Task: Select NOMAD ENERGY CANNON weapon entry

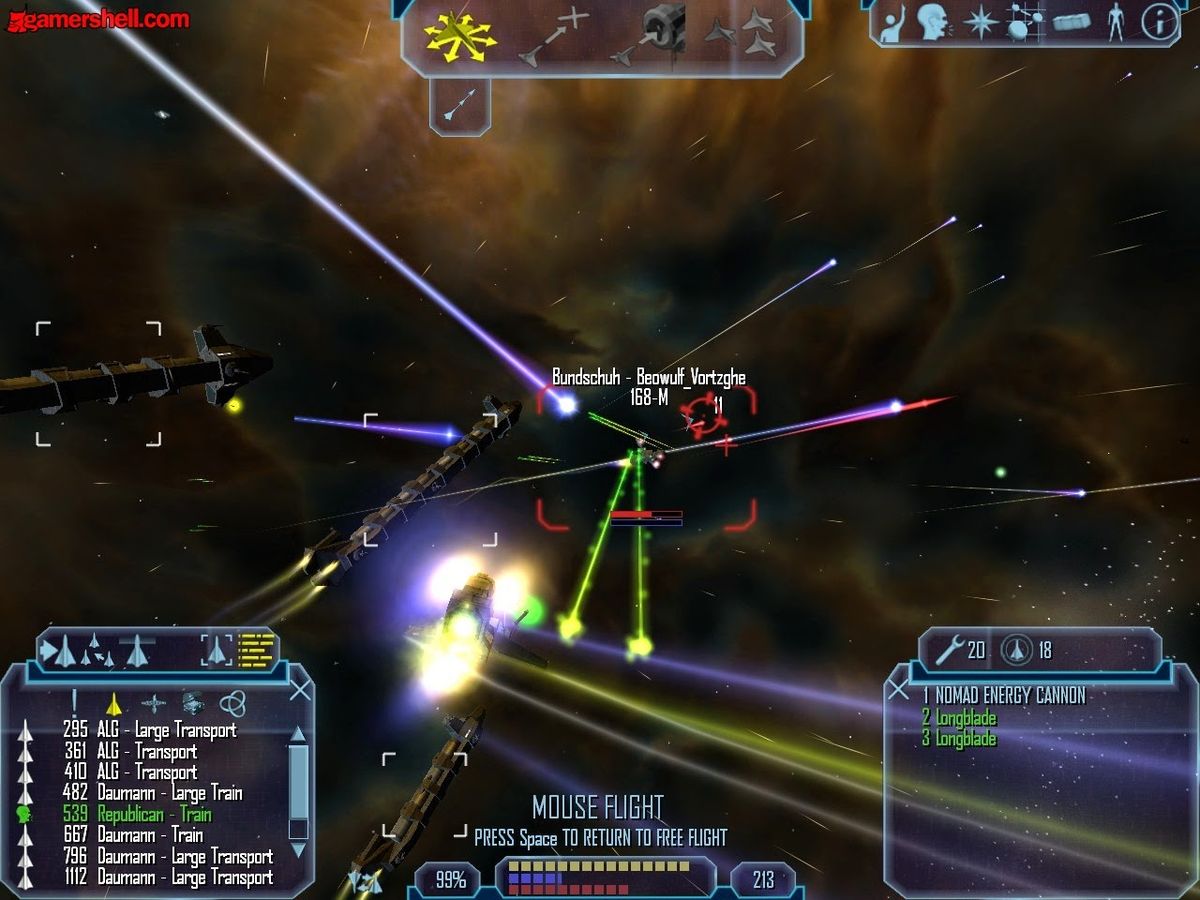Action: tap(1003, 695)
